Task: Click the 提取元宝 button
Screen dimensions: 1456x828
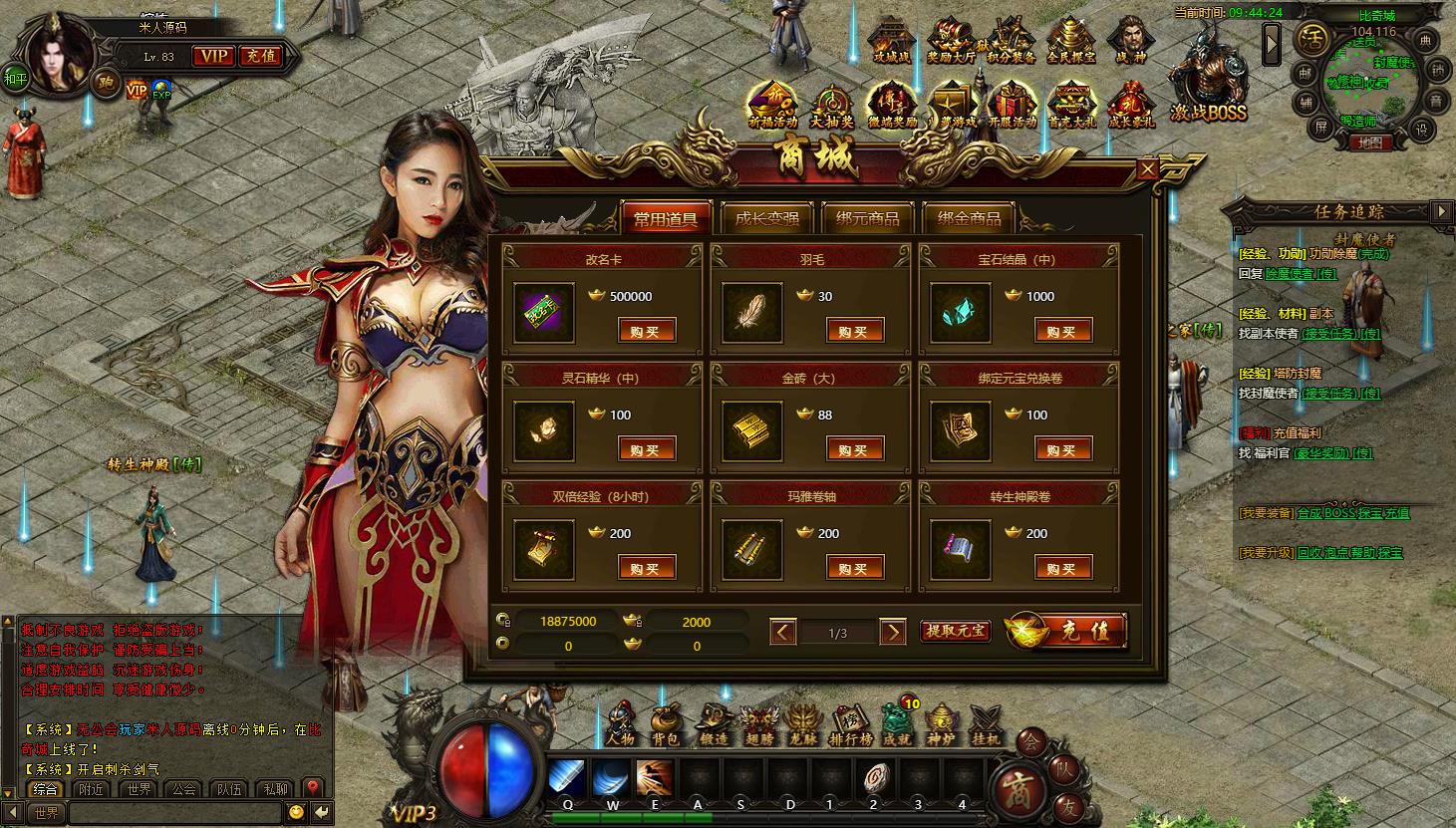Action: click(955, 631)
